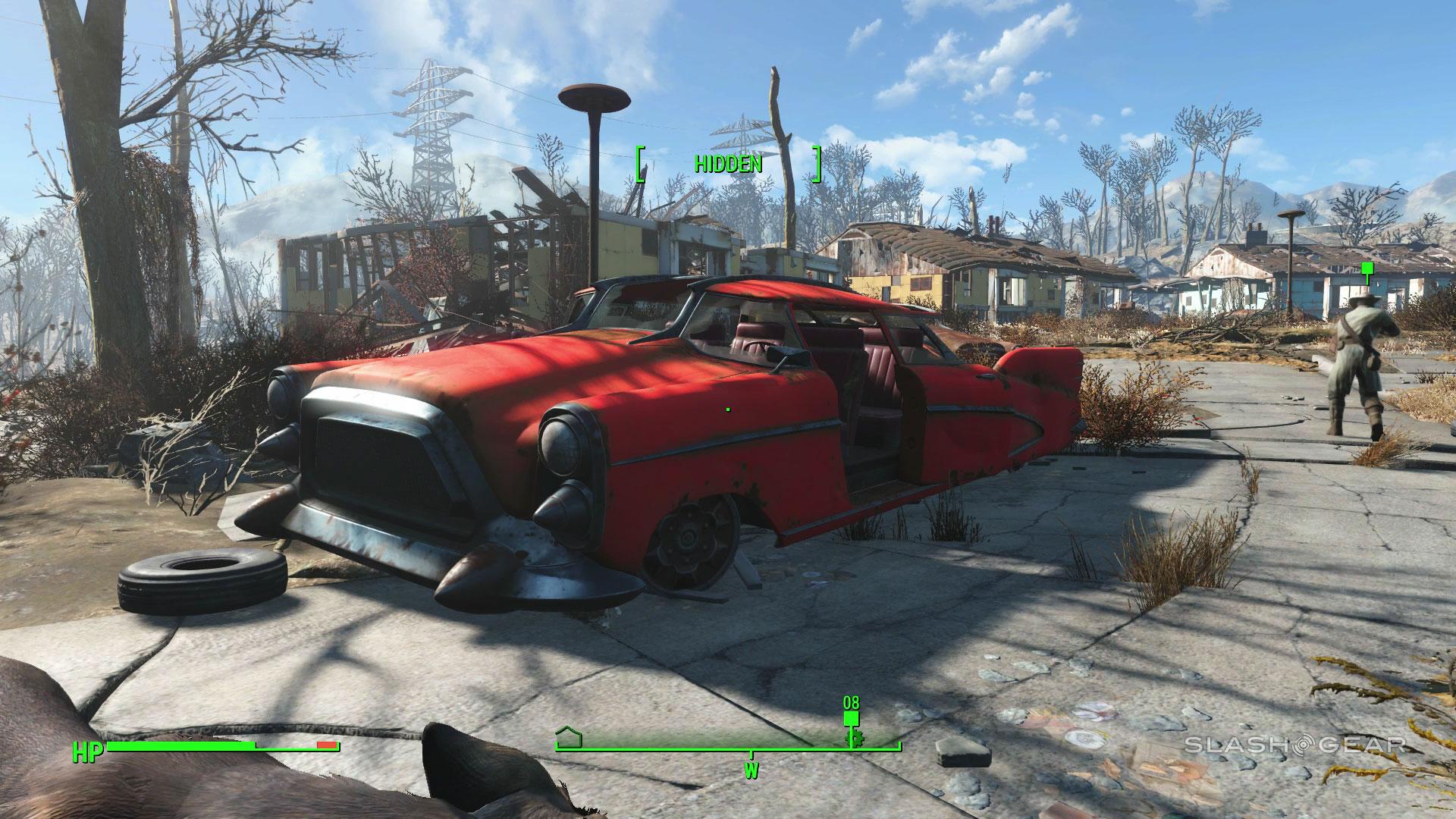Click the quest marker above the companion
Screen dimensions: 1456x819
[x=1367, y=268]
